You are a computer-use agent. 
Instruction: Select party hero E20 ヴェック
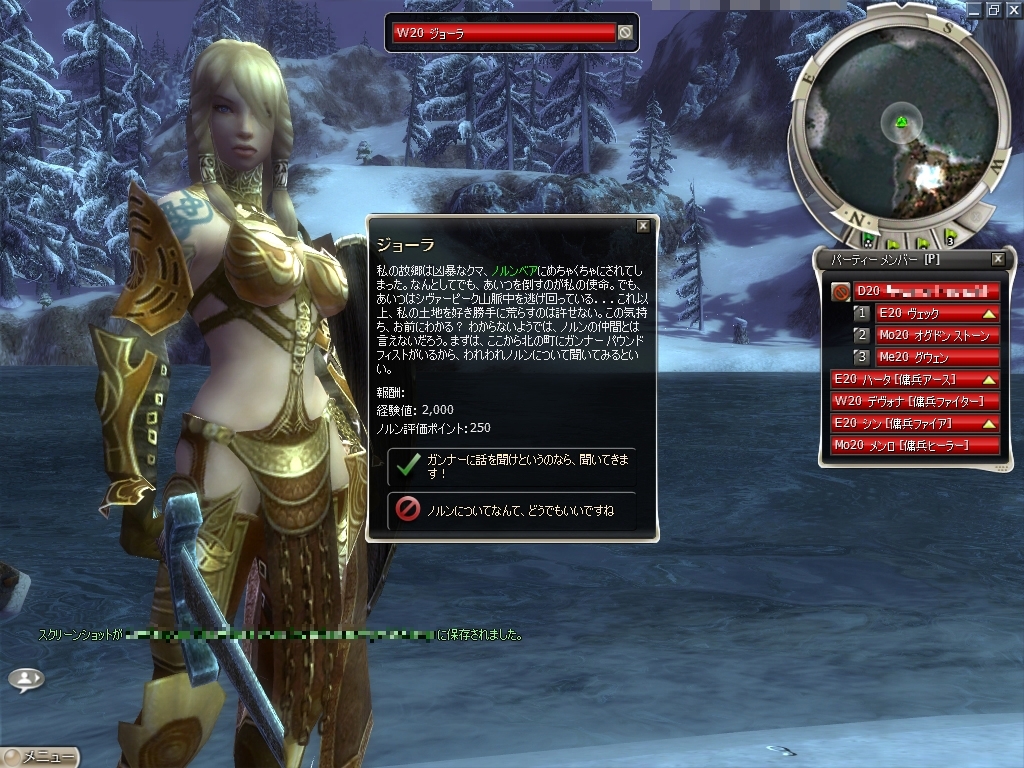938,313
